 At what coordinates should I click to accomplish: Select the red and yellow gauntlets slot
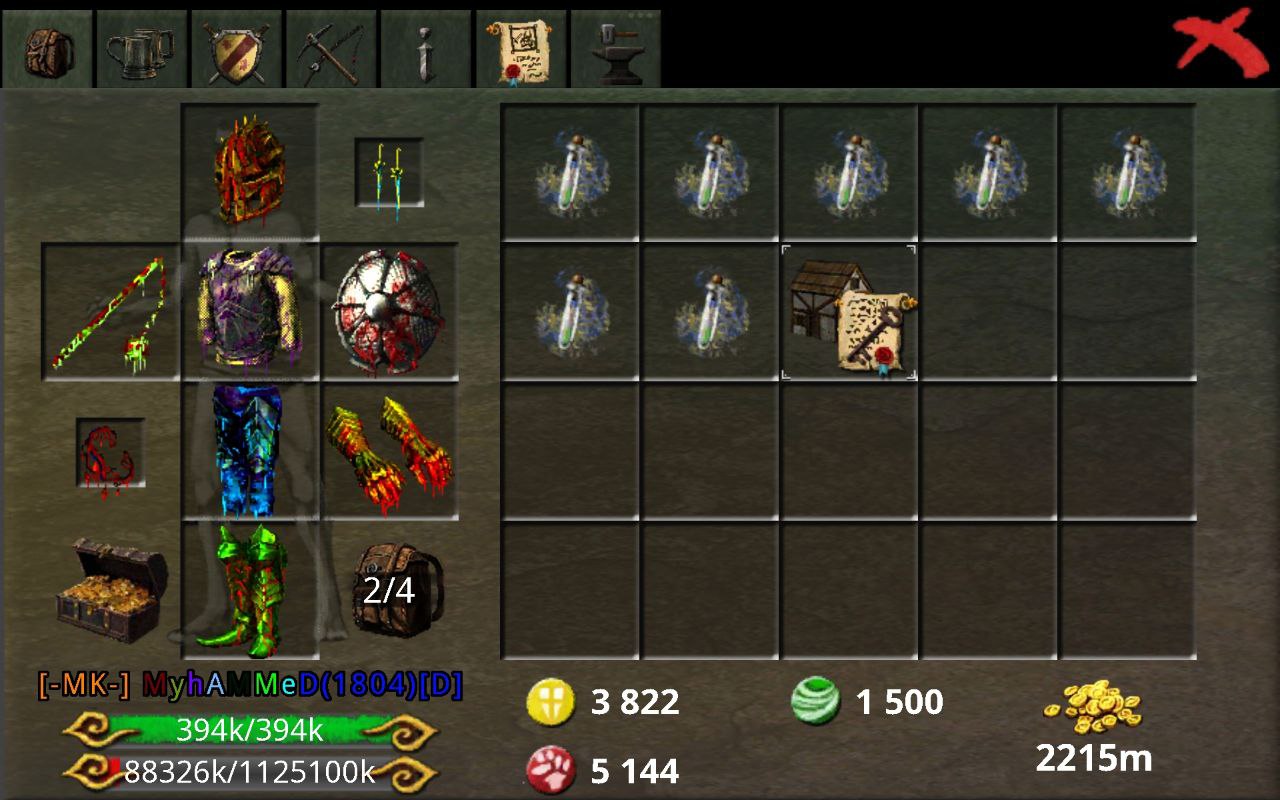coord(389,451)
